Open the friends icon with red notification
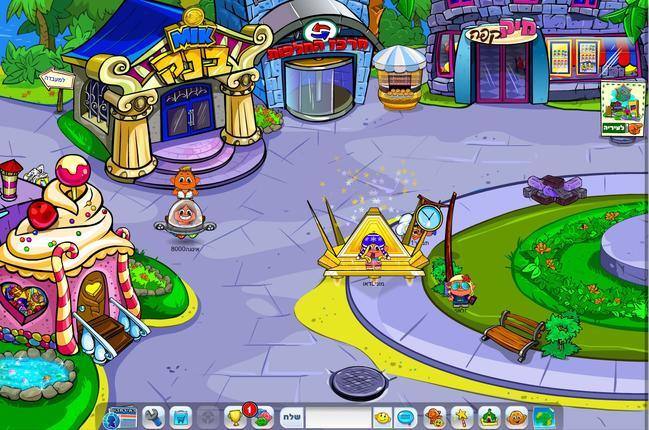Image resolution: width=649 pixels, height=430 pixels. pyautogui.click(x=260, y=417)
